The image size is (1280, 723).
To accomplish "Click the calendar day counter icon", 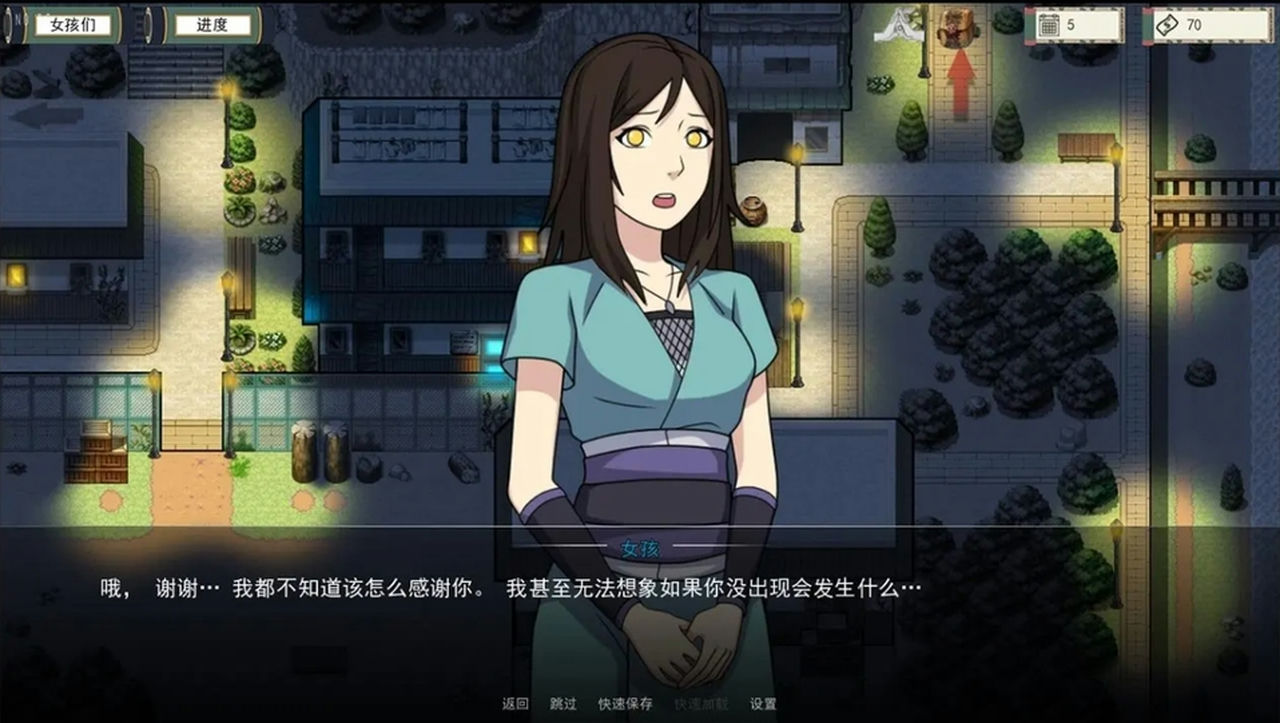I will tap(1047, 23).
